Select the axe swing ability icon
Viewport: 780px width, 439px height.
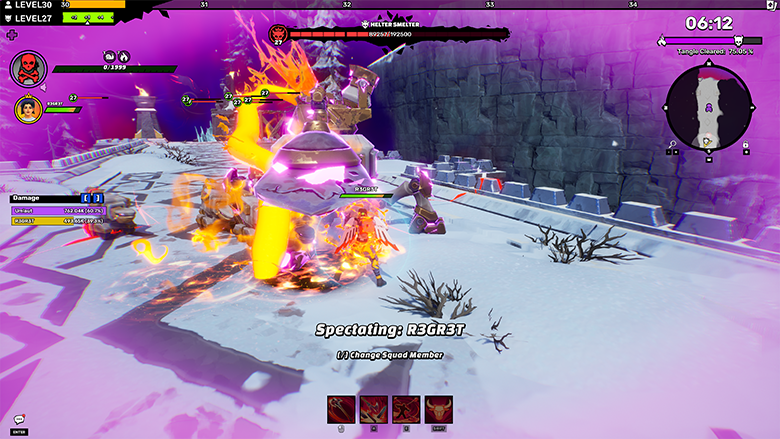(341, 410)
